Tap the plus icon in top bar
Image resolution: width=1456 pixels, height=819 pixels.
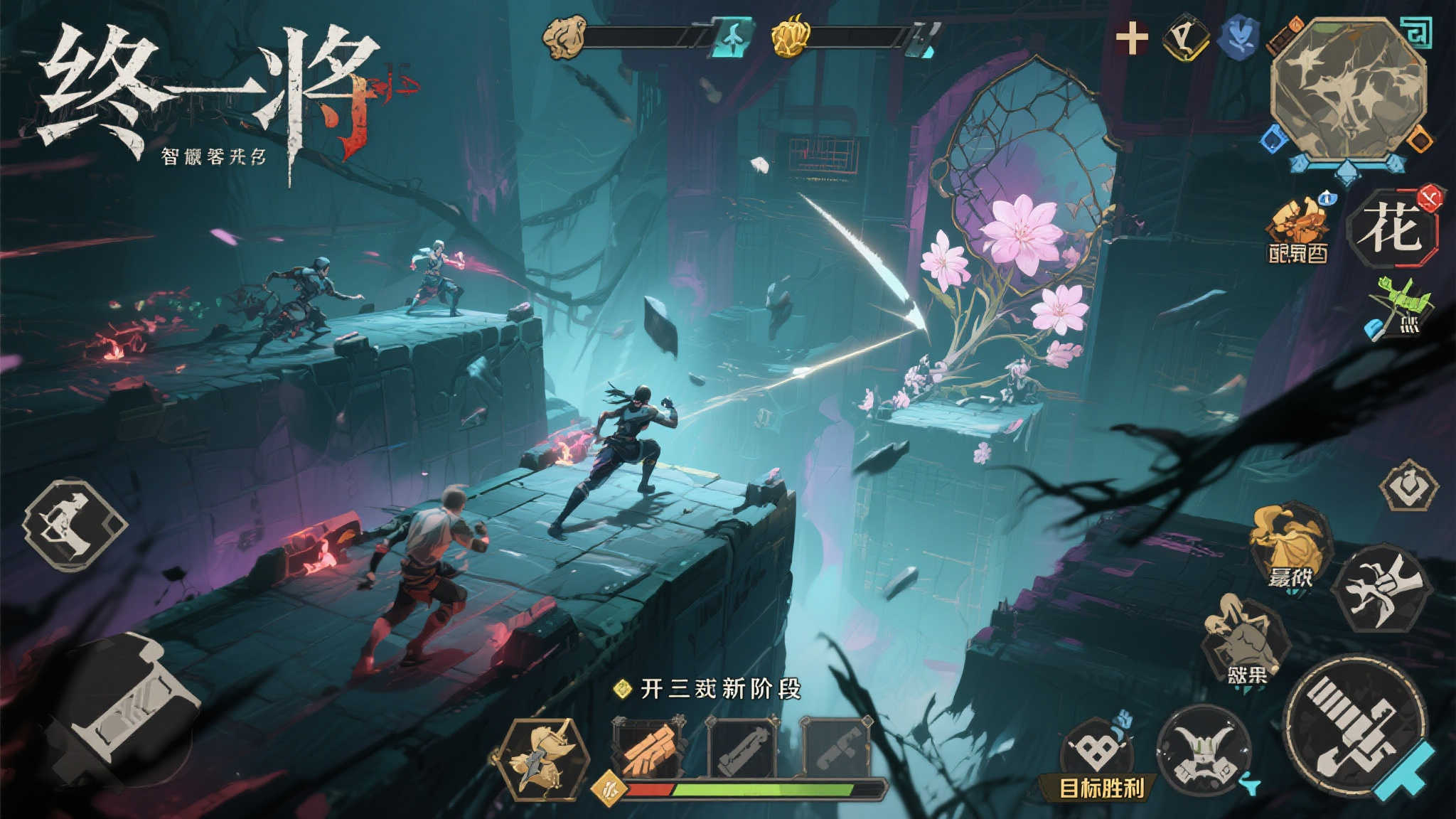click(1131, 38)
